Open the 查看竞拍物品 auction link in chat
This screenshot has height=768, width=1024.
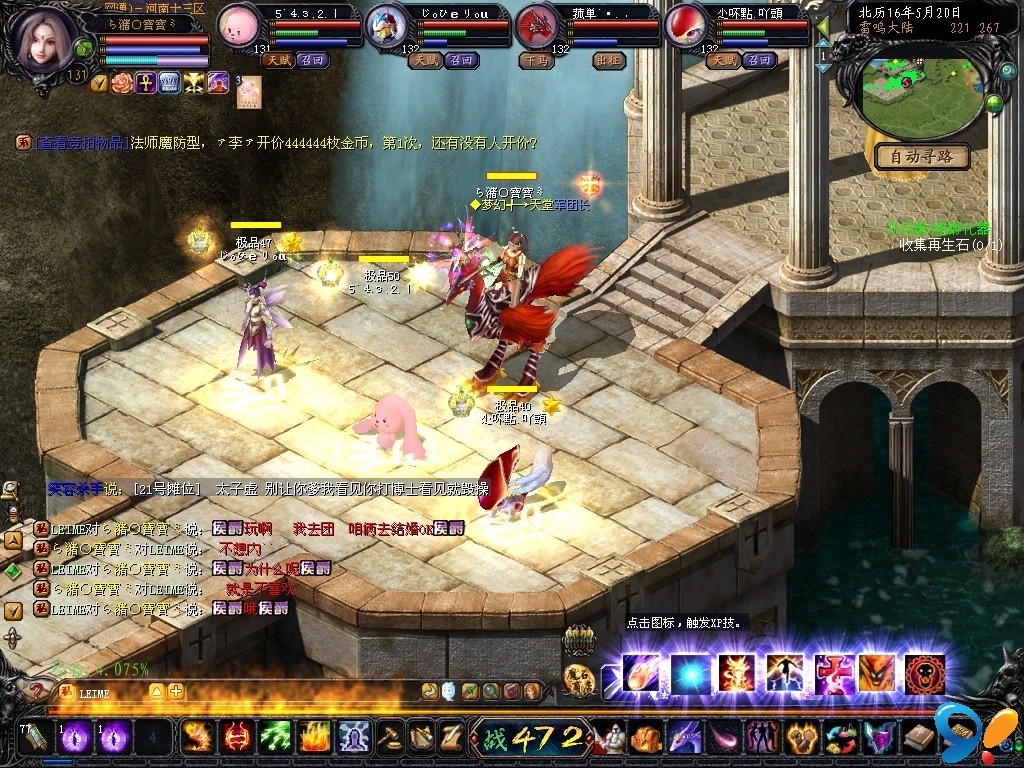coord(81,143)
